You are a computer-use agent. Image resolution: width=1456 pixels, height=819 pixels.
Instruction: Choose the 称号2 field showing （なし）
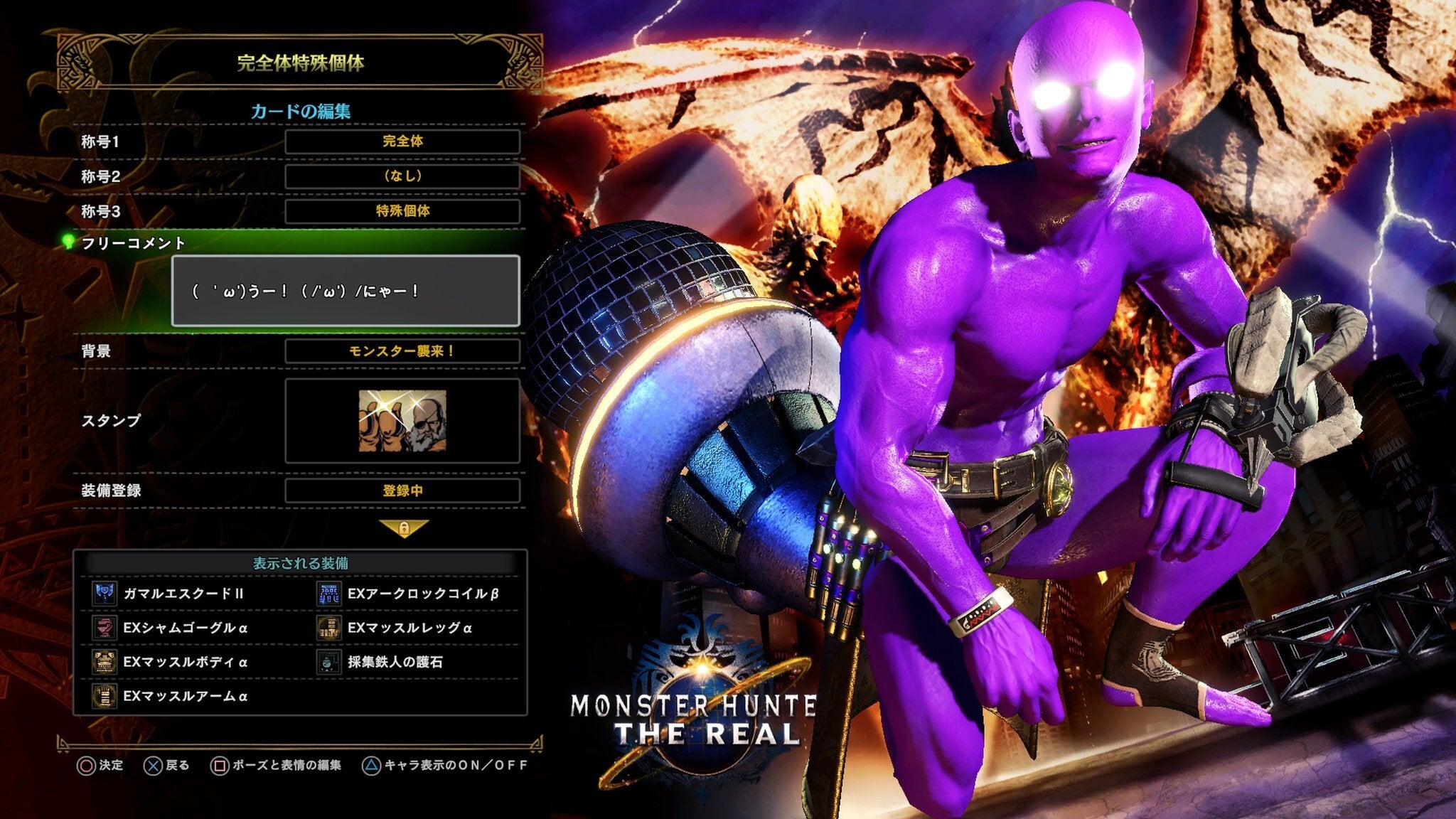(x=402, y=176)
